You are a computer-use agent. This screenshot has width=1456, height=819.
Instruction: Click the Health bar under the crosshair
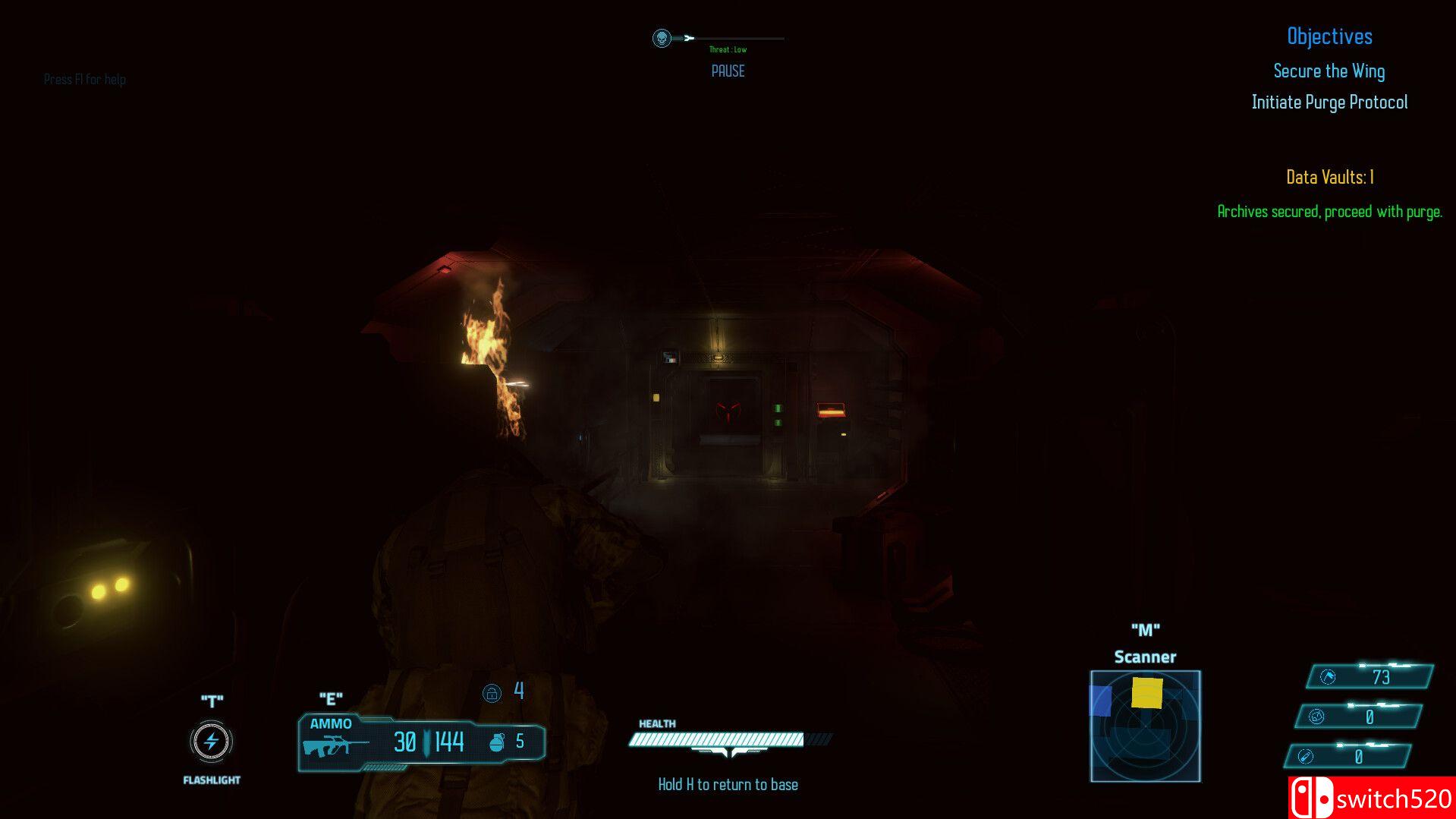718,738
